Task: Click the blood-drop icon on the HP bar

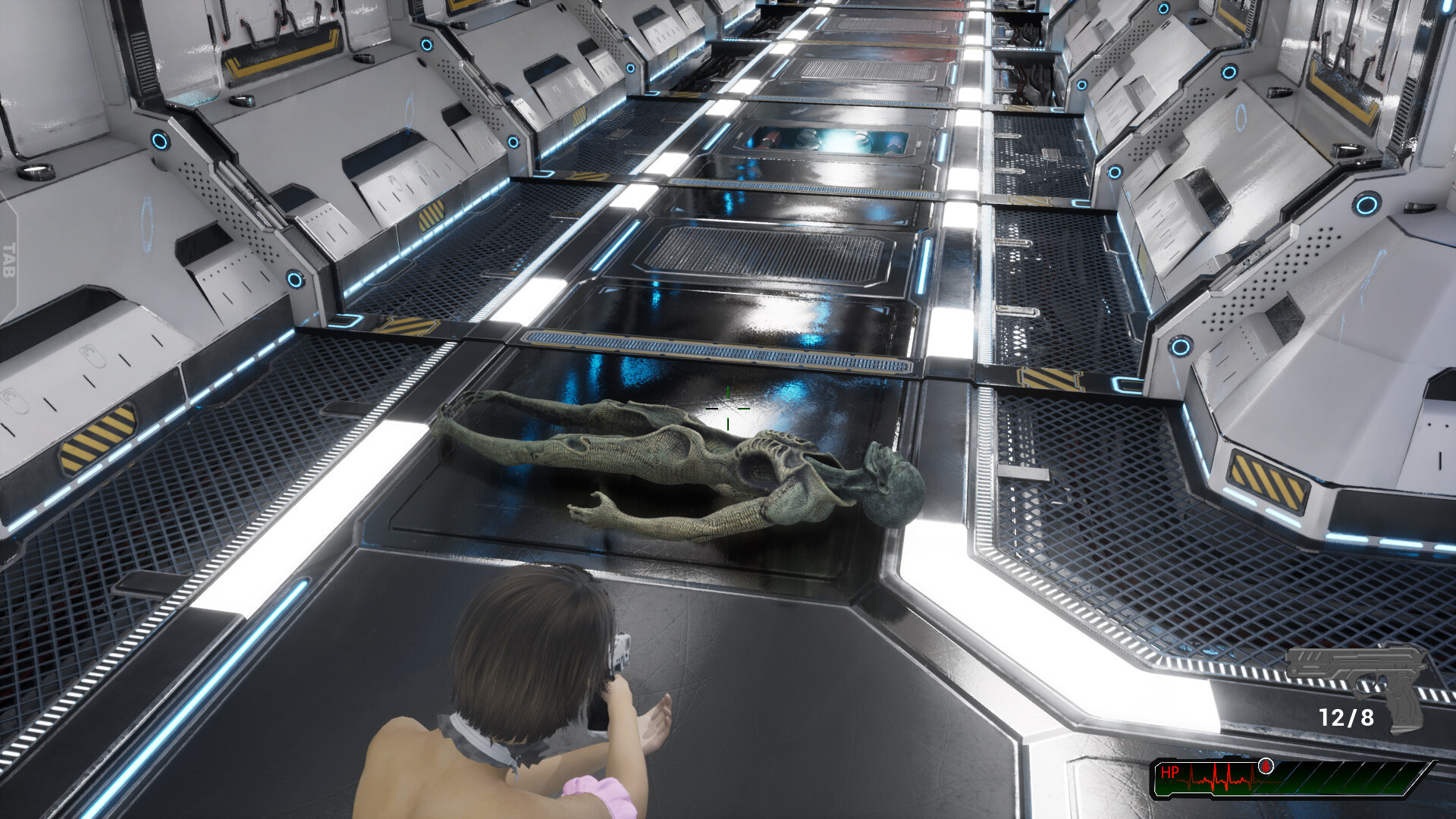Action: coord(1266,767)
